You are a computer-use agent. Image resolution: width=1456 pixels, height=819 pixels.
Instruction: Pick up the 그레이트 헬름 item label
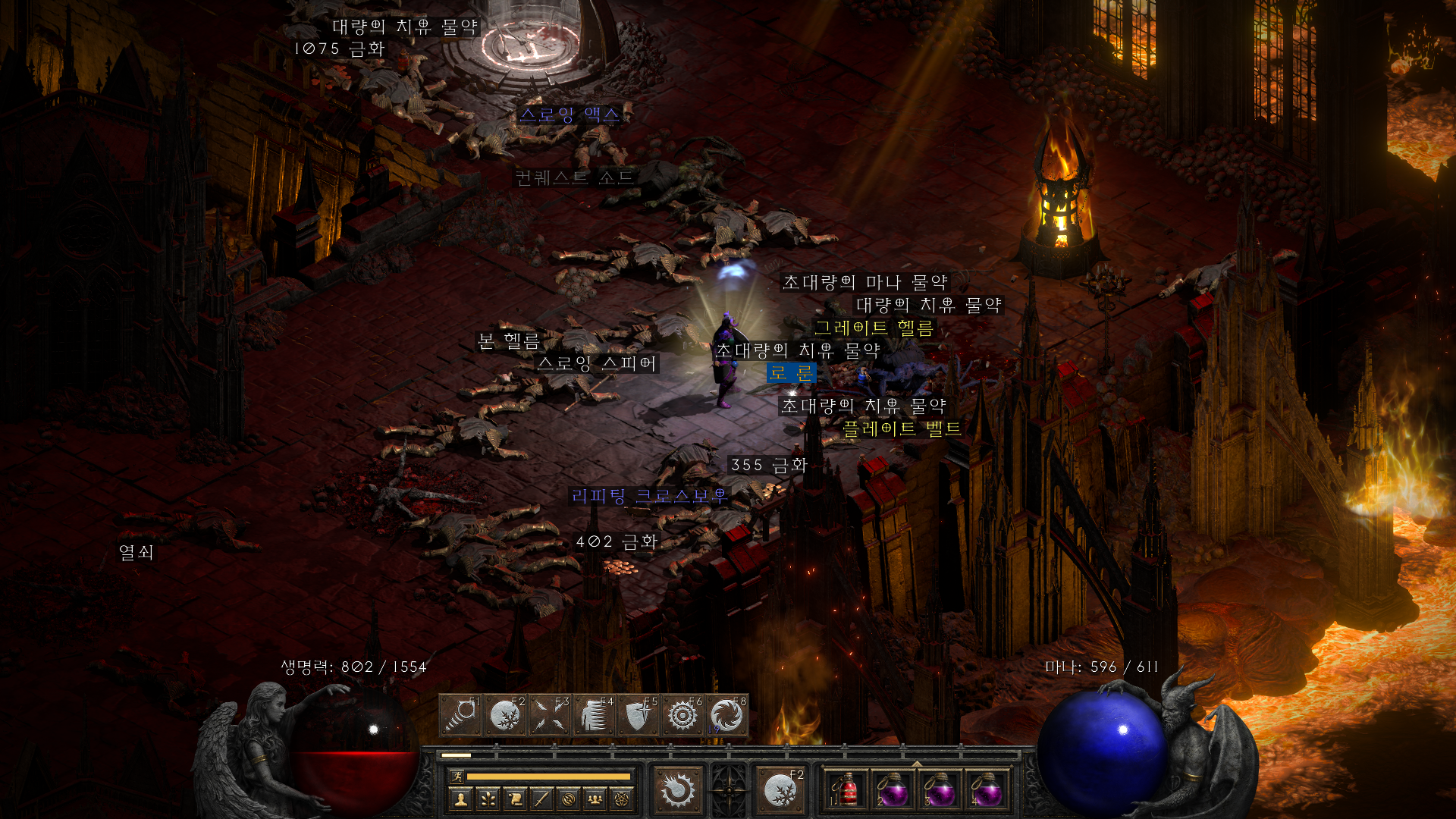click(874, 328)
